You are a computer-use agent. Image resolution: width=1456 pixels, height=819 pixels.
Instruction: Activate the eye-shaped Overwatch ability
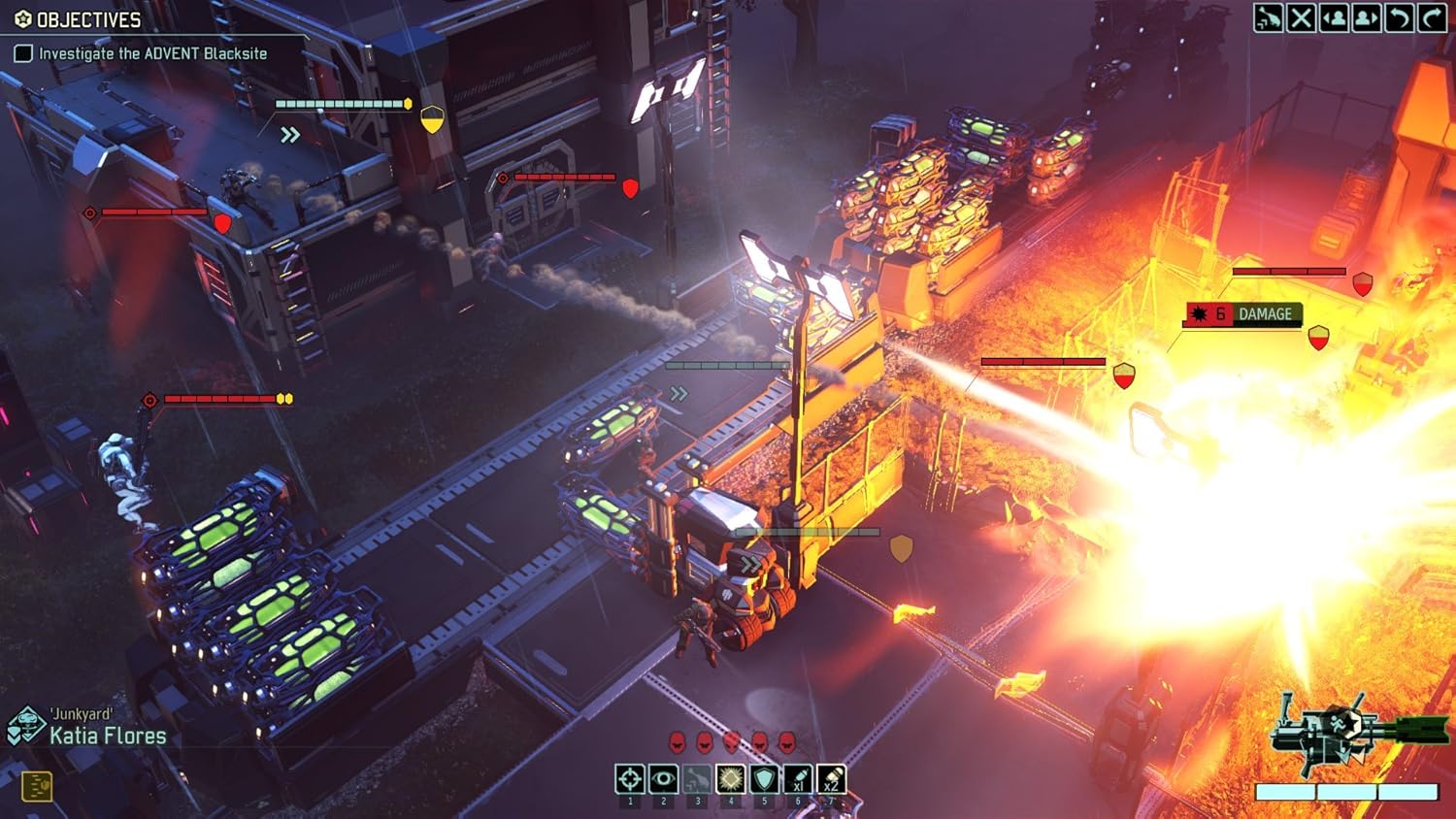(663, 778)
